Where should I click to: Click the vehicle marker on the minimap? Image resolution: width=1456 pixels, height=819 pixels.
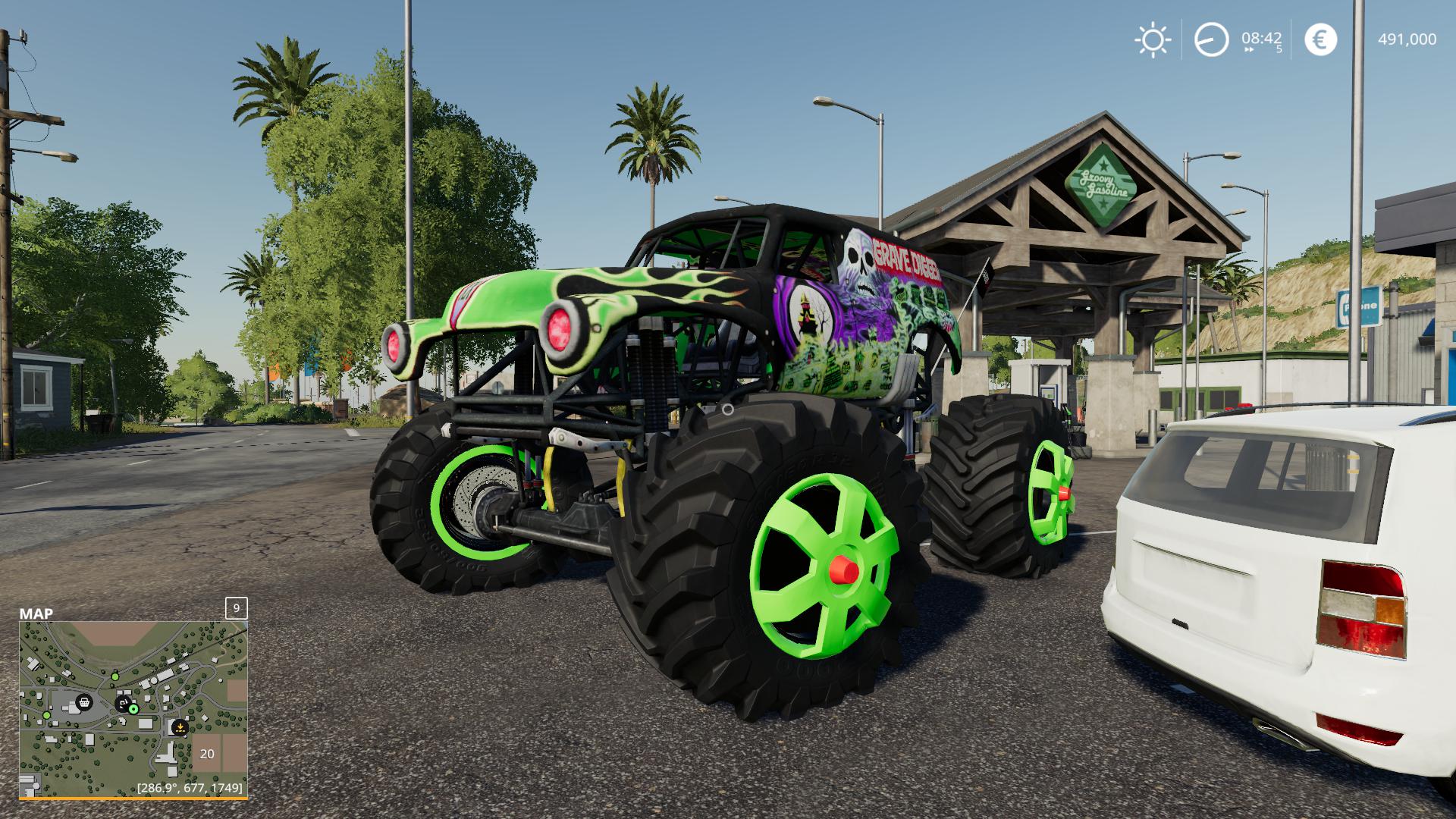pyautogui.click(x=122, y=703)
